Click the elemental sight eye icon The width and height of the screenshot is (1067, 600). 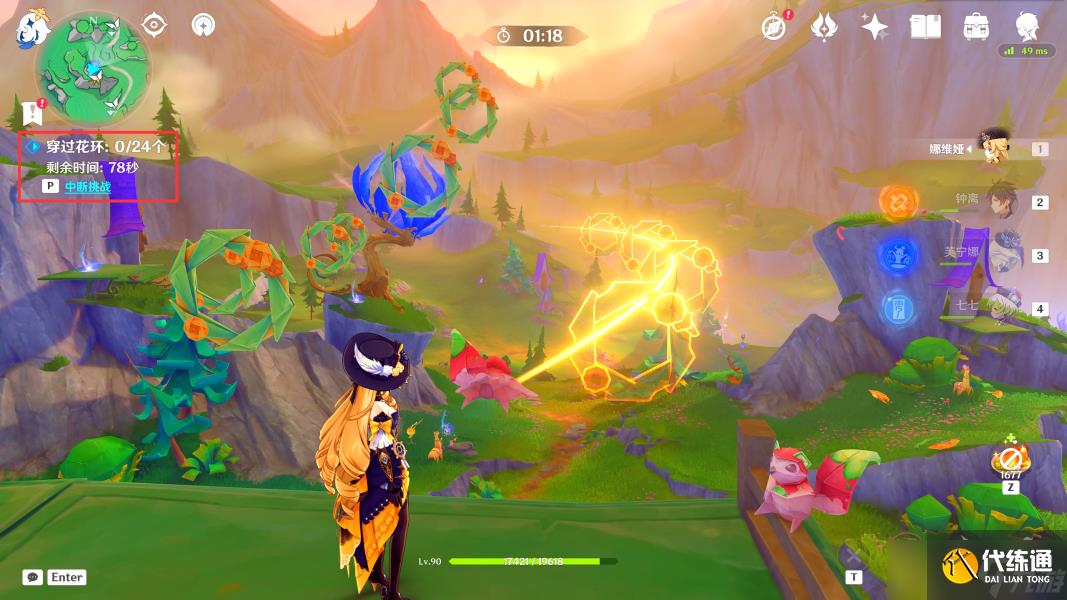pyautogui.click(x=155, y=24)
